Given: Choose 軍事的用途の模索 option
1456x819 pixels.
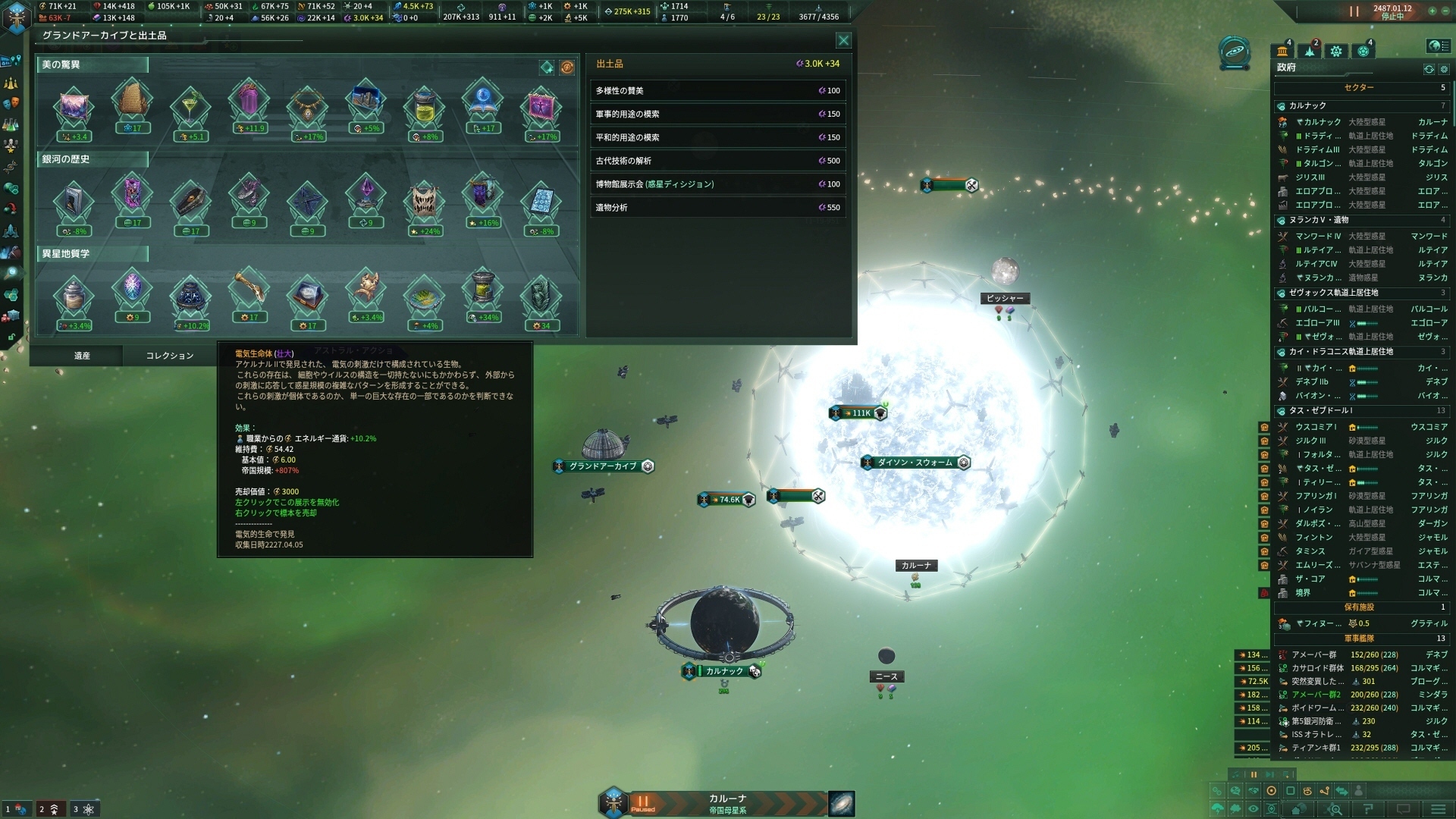Looking at the screenshot, I should pos(717,115).
